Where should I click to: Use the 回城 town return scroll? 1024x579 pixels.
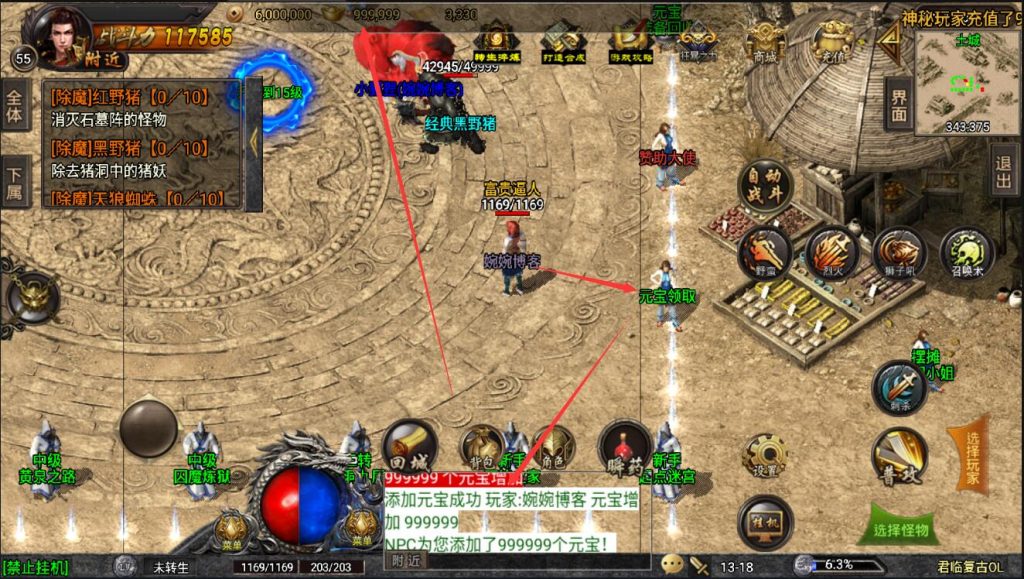[x=409, y=446]
